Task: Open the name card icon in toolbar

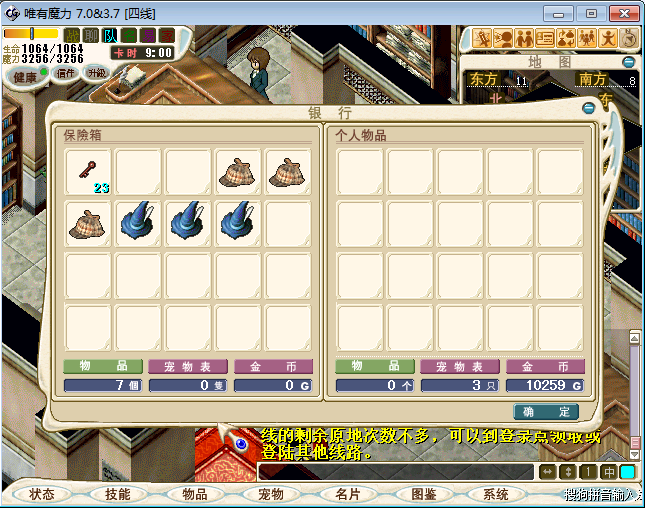Action: [x=545, y=38]
